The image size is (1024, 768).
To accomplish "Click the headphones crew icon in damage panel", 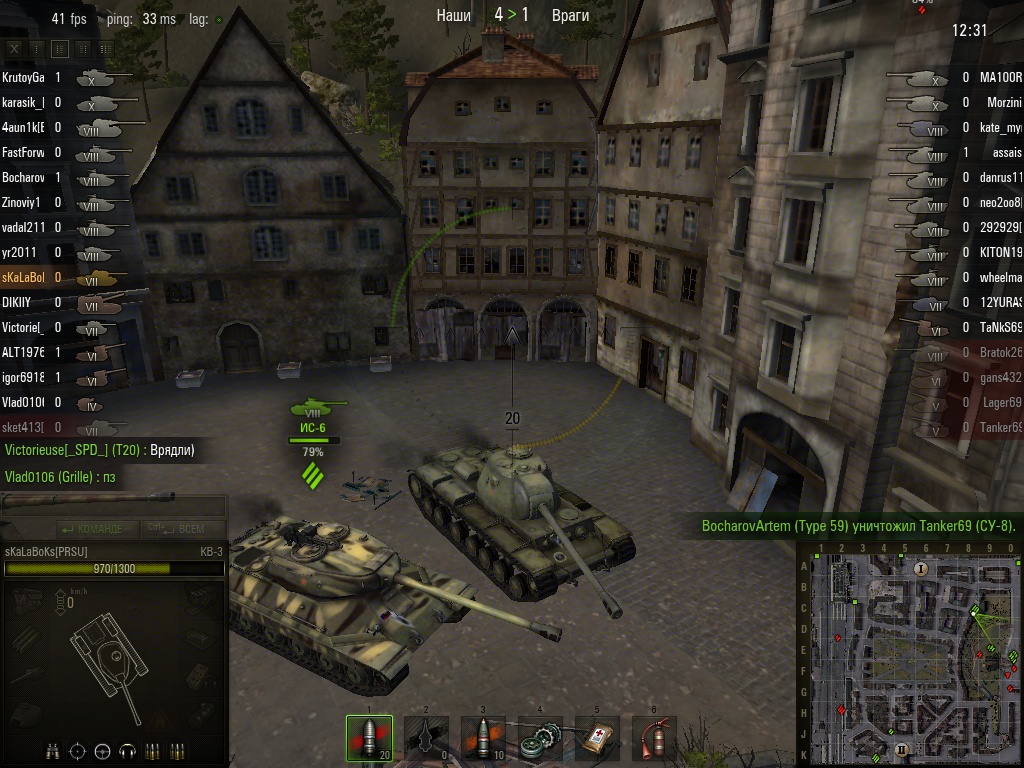I will click(x=127, y=751).
